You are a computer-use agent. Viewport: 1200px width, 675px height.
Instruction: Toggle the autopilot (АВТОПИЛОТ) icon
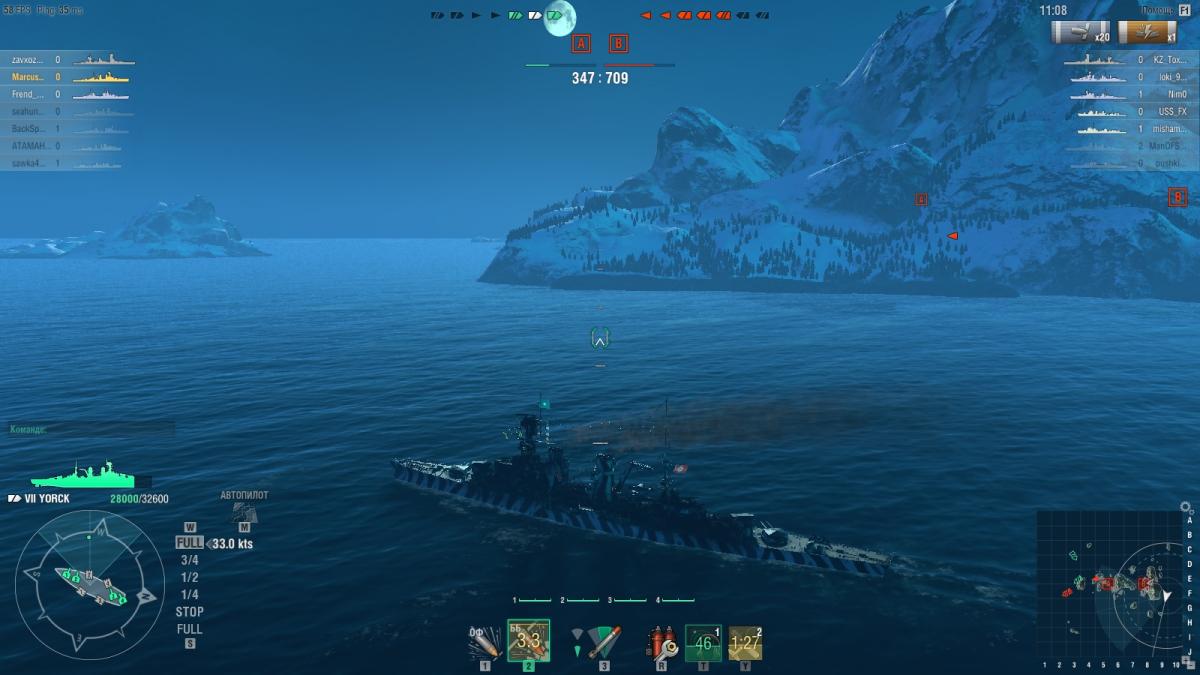[244, 512]
